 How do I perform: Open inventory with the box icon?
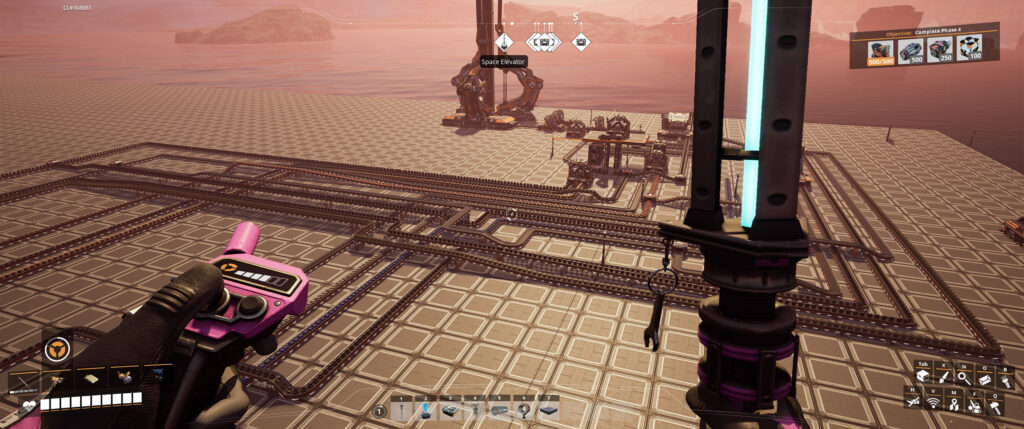(923, 376)
